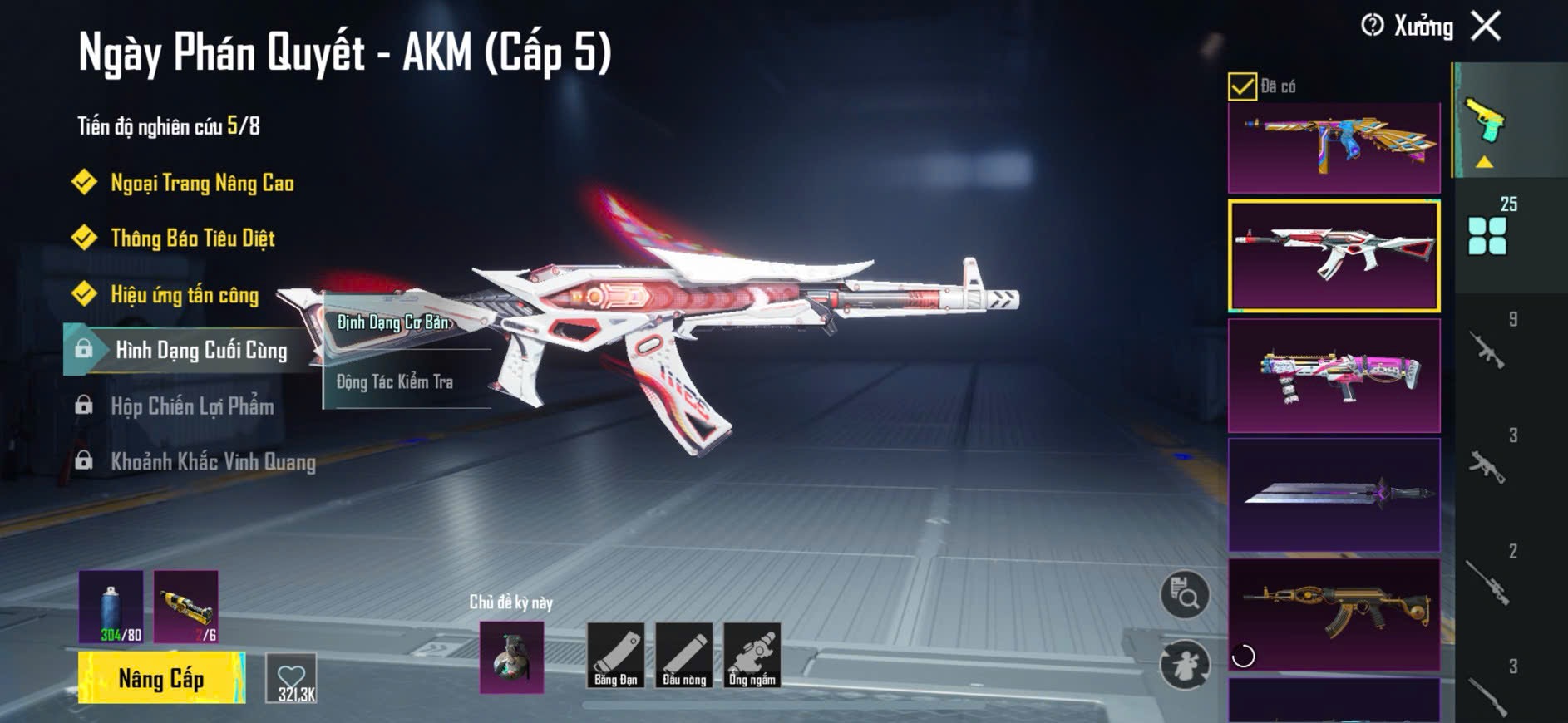
Task: Choose the Định Dạng Cơ Bản option
Action: pos(393,322)
